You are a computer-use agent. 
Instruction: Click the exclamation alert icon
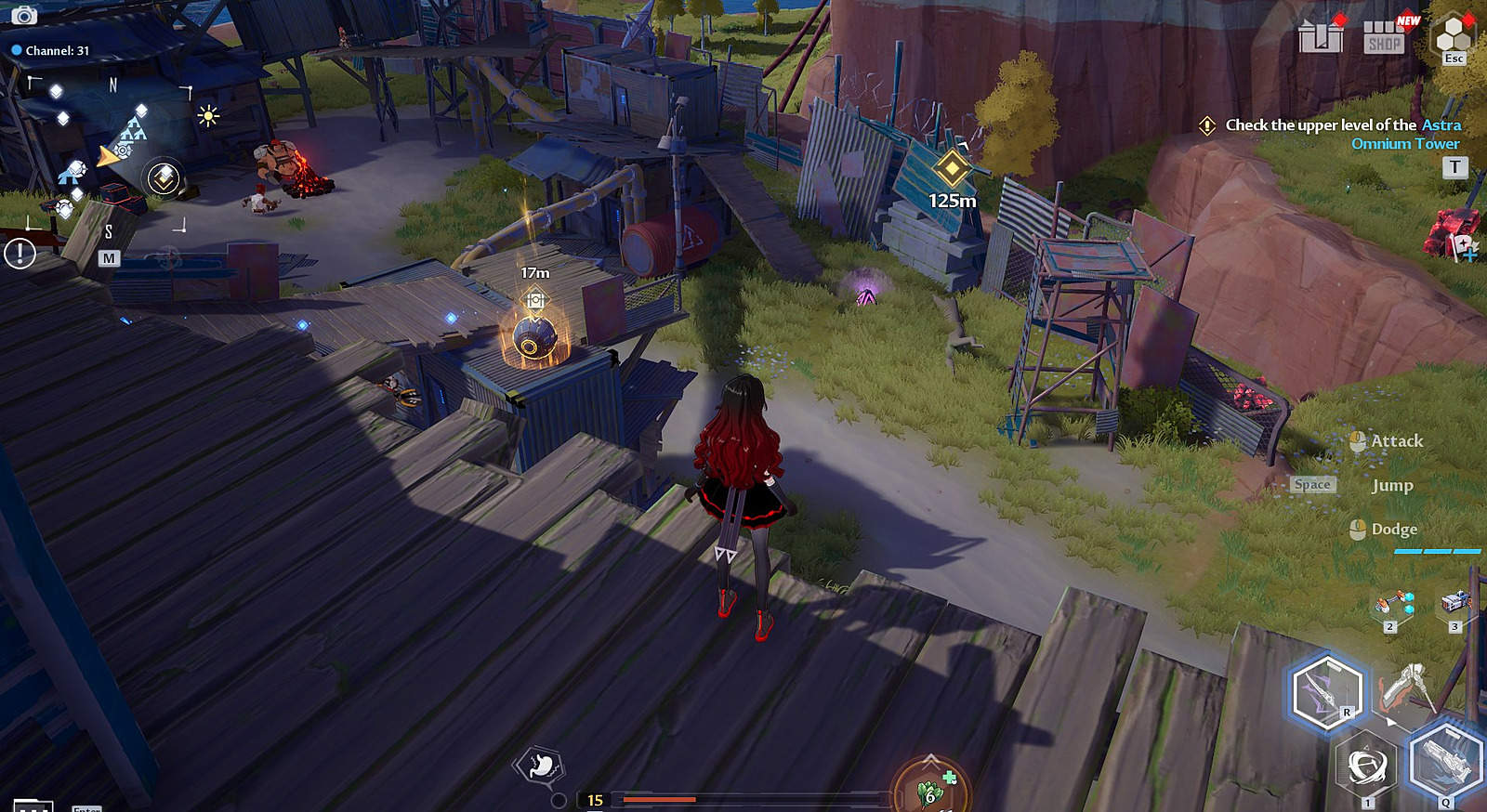(20, 253)
